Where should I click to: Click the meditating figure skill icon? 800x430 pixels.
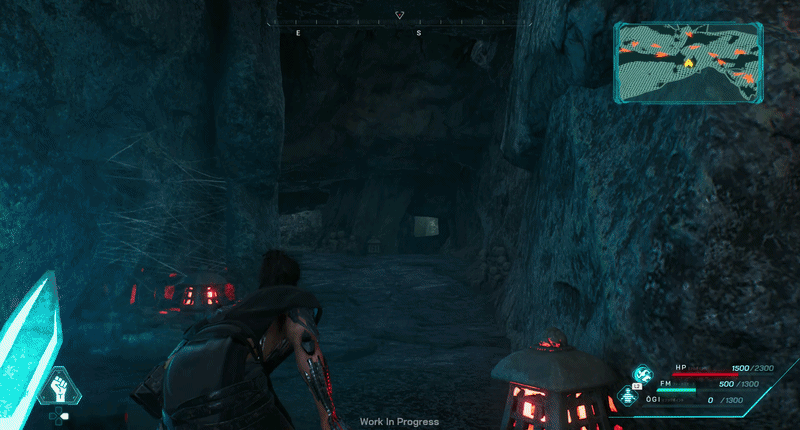pyautogui.click(x=628, y=396)
